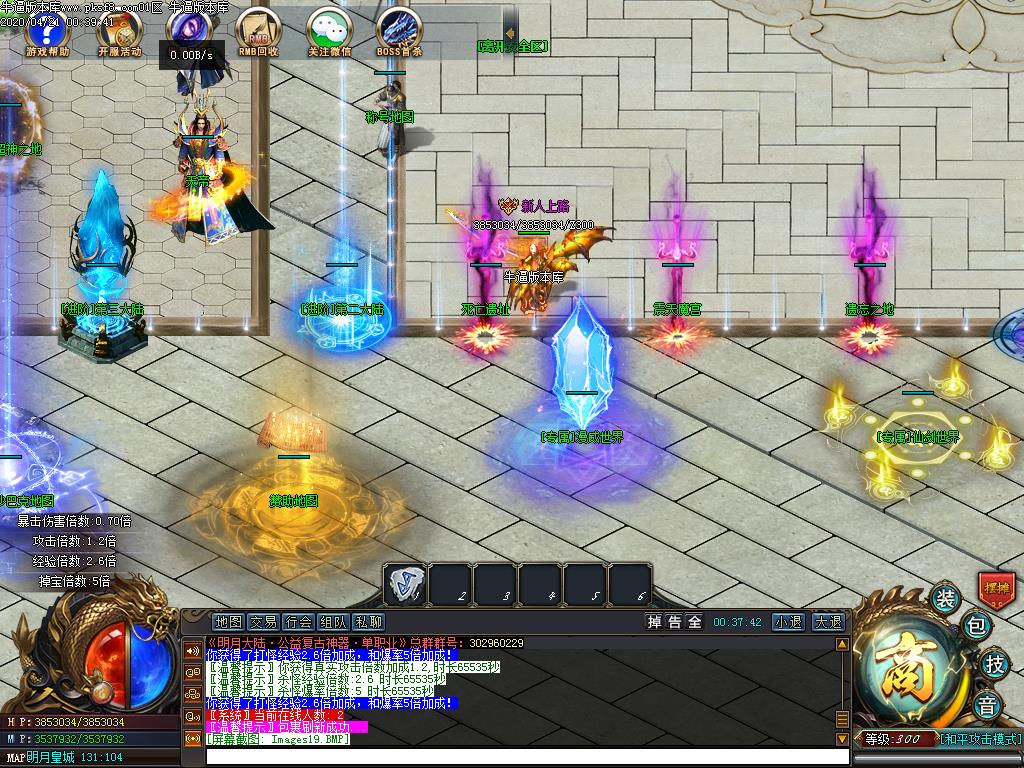Click the 大退 exit game button

827,622
